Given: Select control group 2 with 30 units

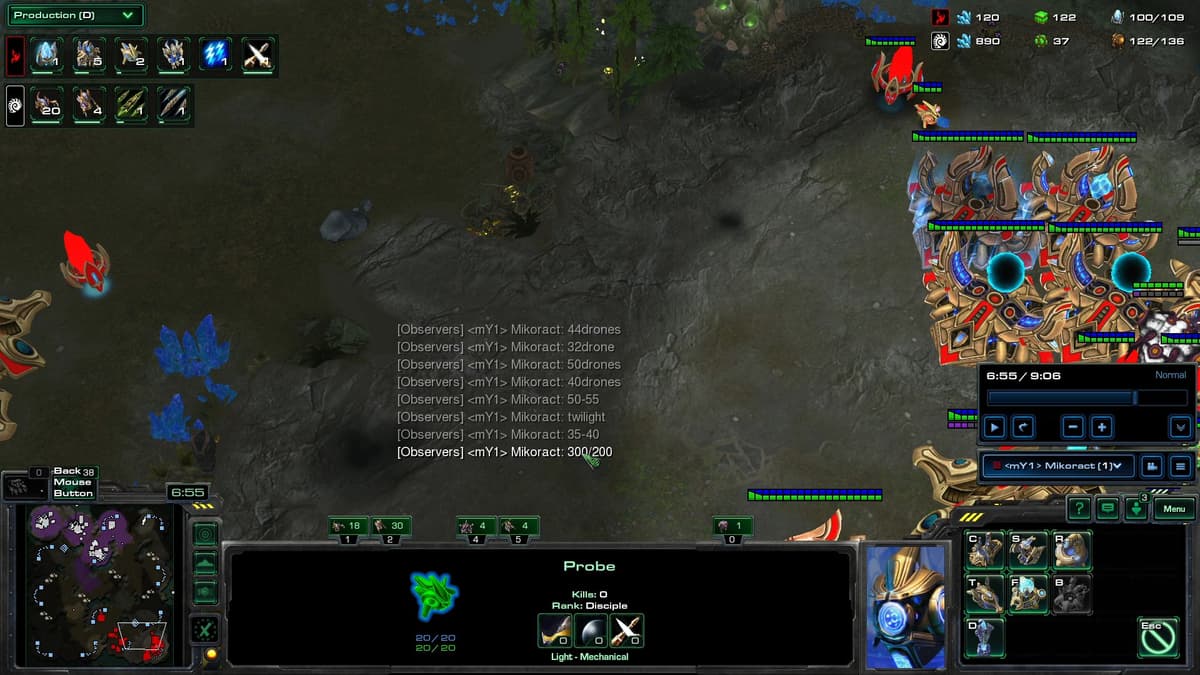Looking at the screenshot, I should coord(391,526).
